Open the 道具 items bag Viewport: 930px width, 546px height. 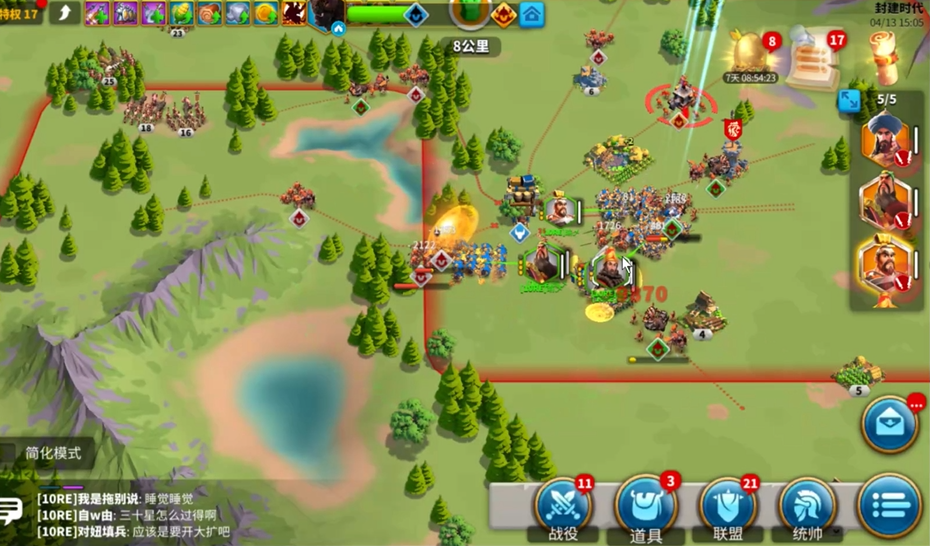(x=646, y=508)
